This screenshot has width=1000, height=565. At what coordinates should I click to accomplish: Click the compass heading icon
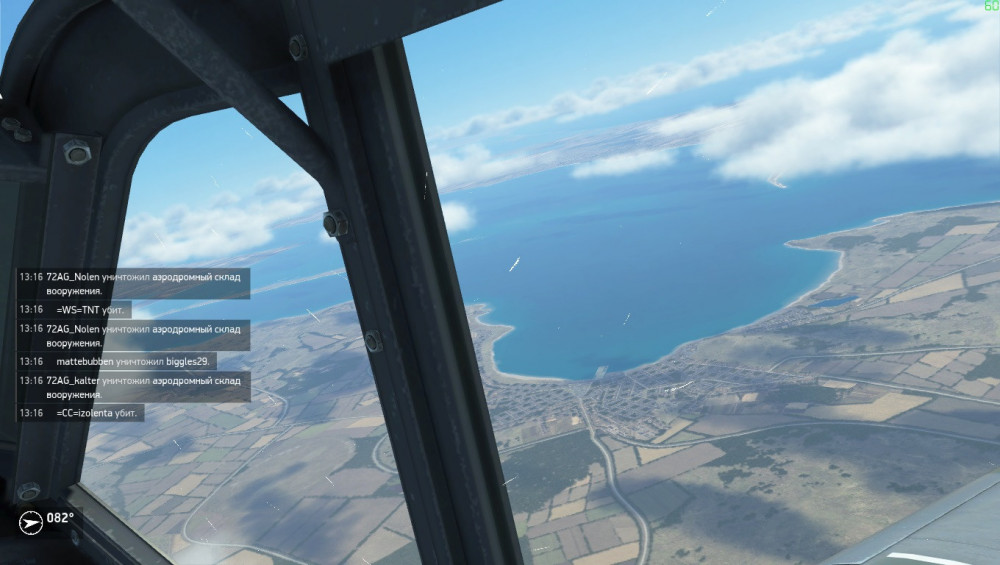[31, 519]
